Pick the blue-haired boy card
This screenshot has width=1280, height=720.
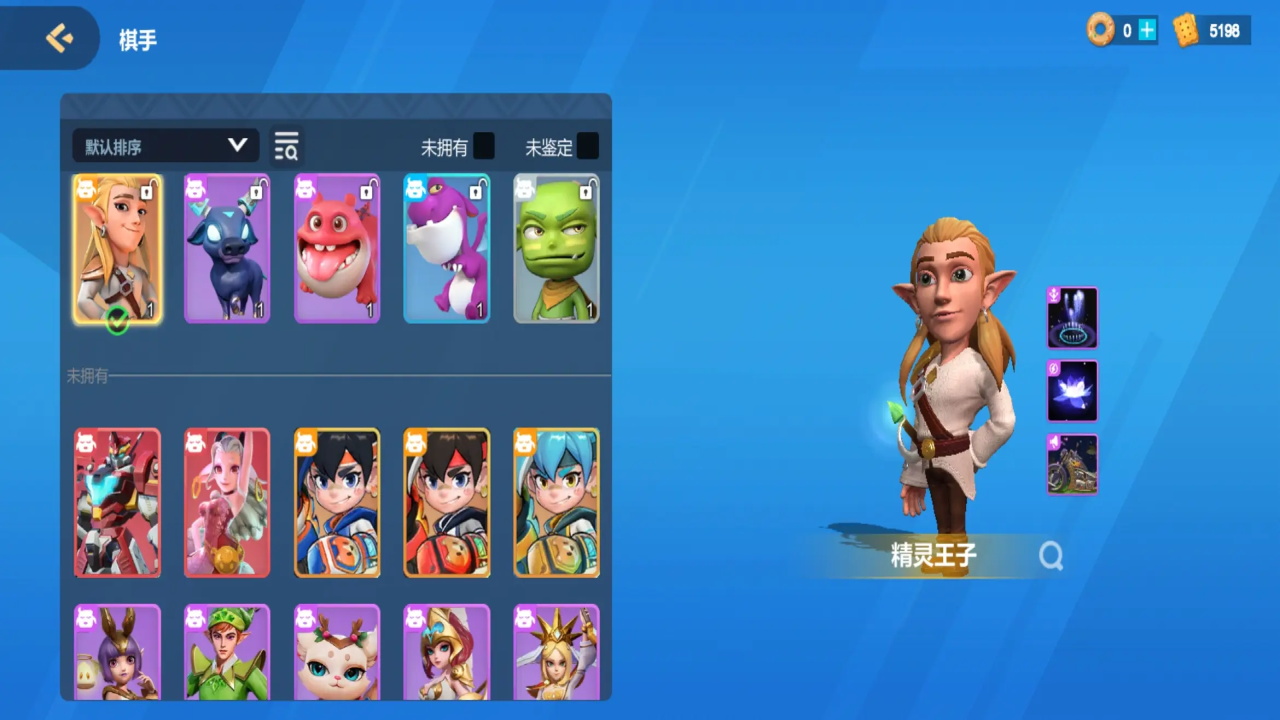click(556, 503)
